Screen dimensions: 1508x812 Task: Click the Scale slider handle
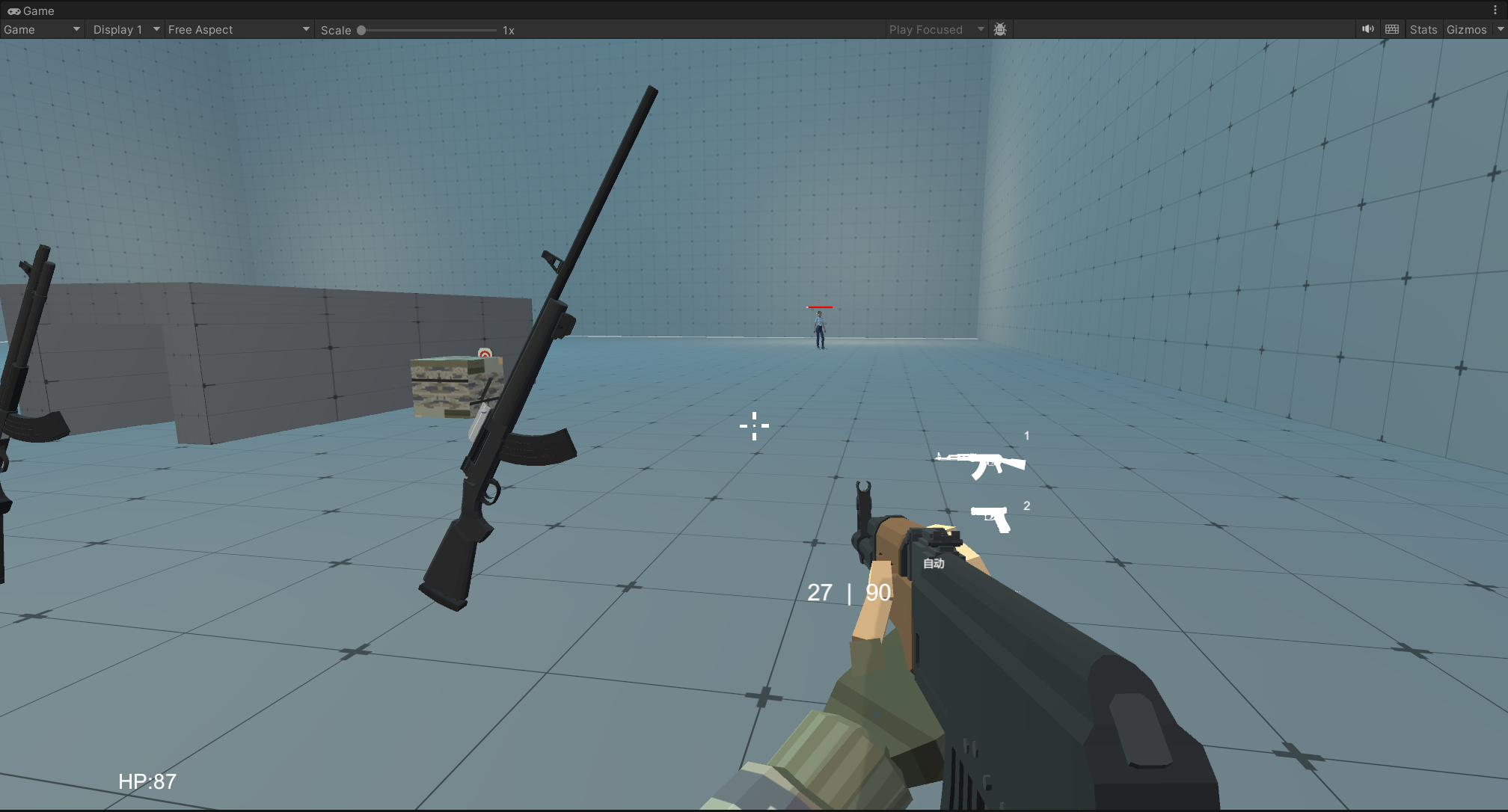[x=361, y=31]
